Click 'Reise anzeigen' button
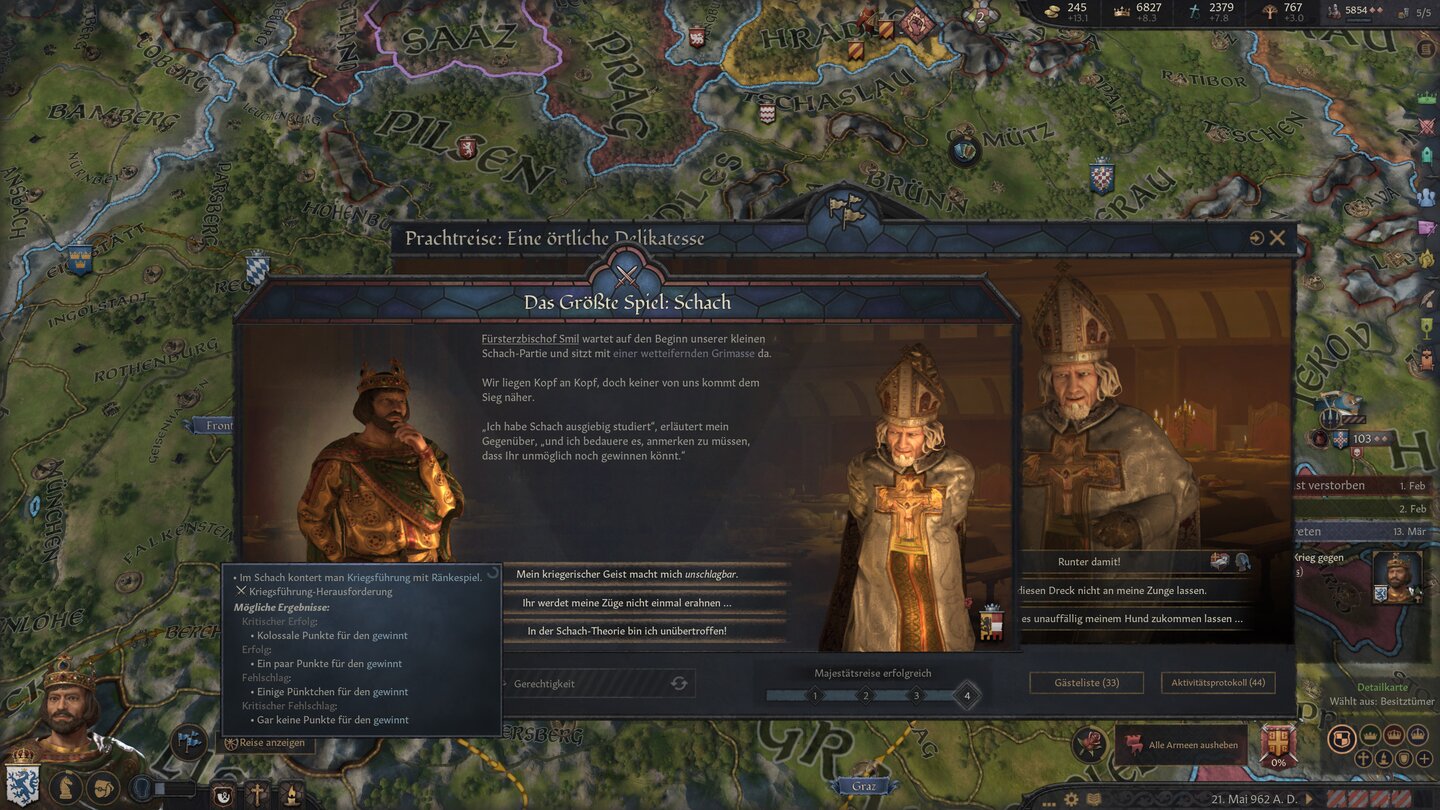The image size is (1440, 810). point(265,743)
